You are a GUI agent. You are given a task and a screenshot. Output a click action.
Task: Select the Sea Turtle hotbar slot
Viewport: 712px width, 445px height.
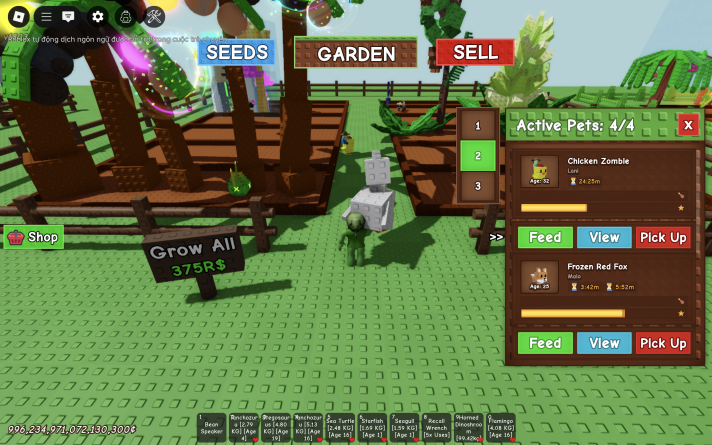tap(340, 428)
